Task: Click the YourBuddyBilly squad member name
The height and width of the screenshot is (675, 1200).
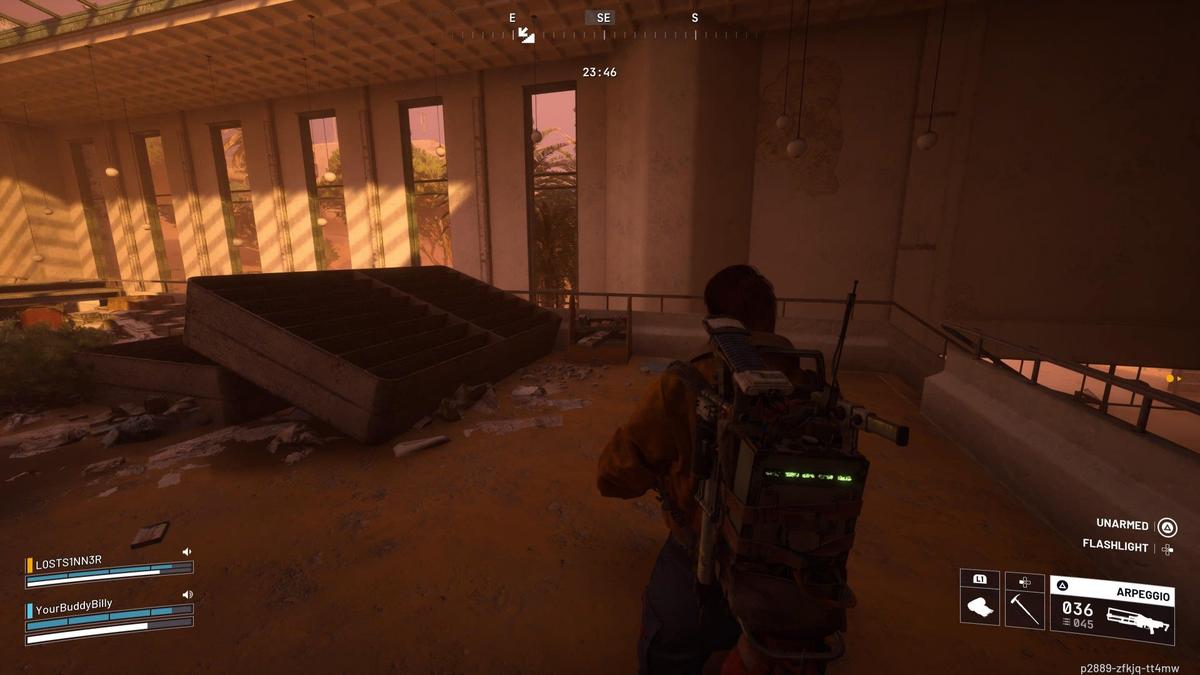Action: [x=74, y=604]
